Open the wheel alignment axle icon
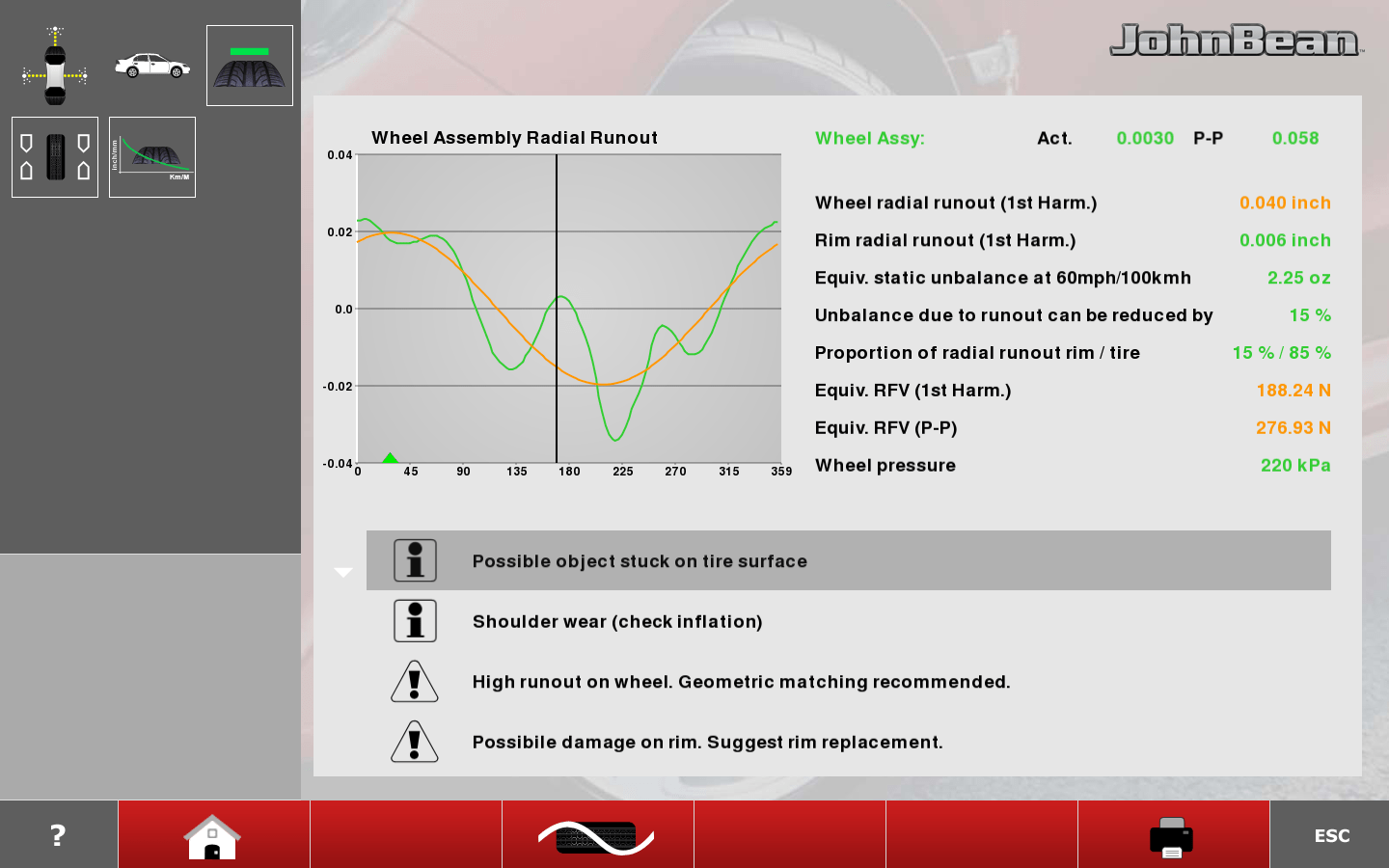Viewport: 1389px width, 868px height. pos(55,67)
